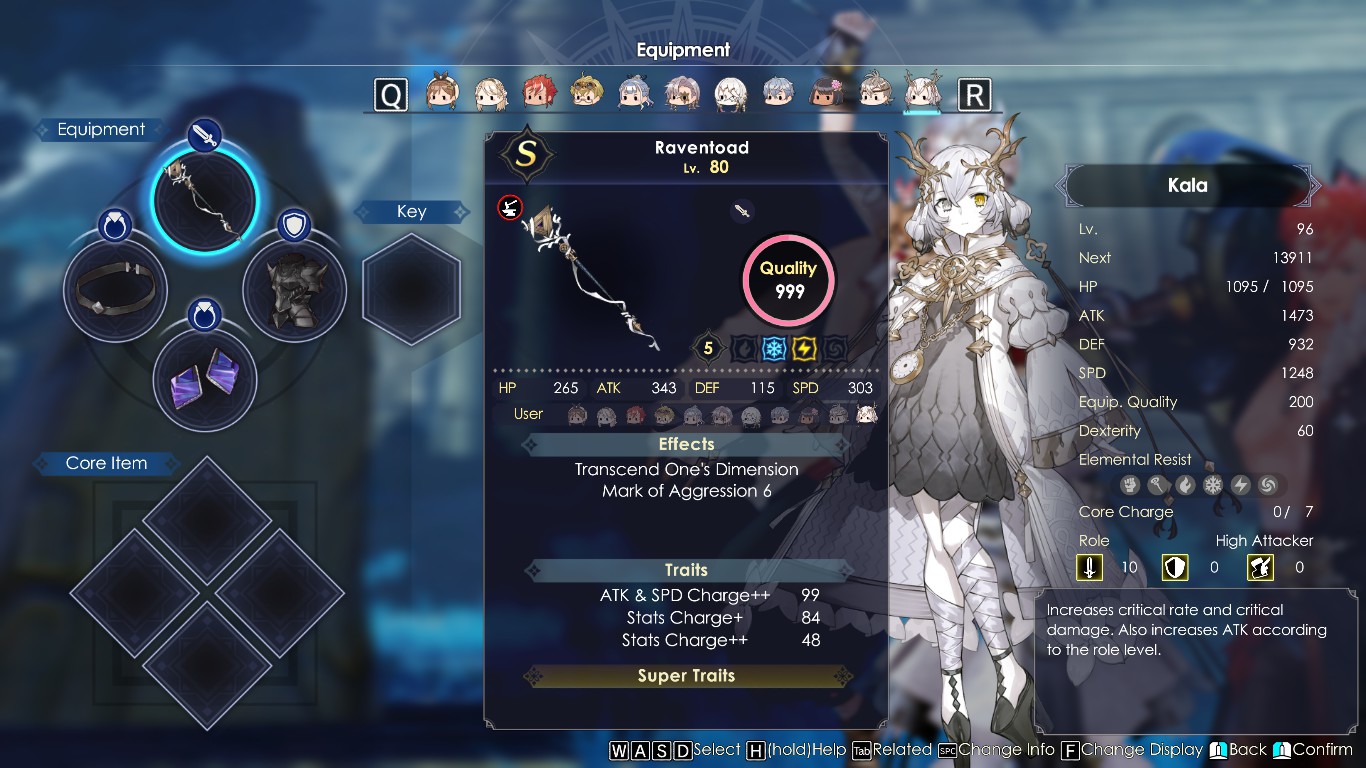Switch to the red-haired character portrait
This screenshot has width=1366, height=768.
tap(538, 93)
